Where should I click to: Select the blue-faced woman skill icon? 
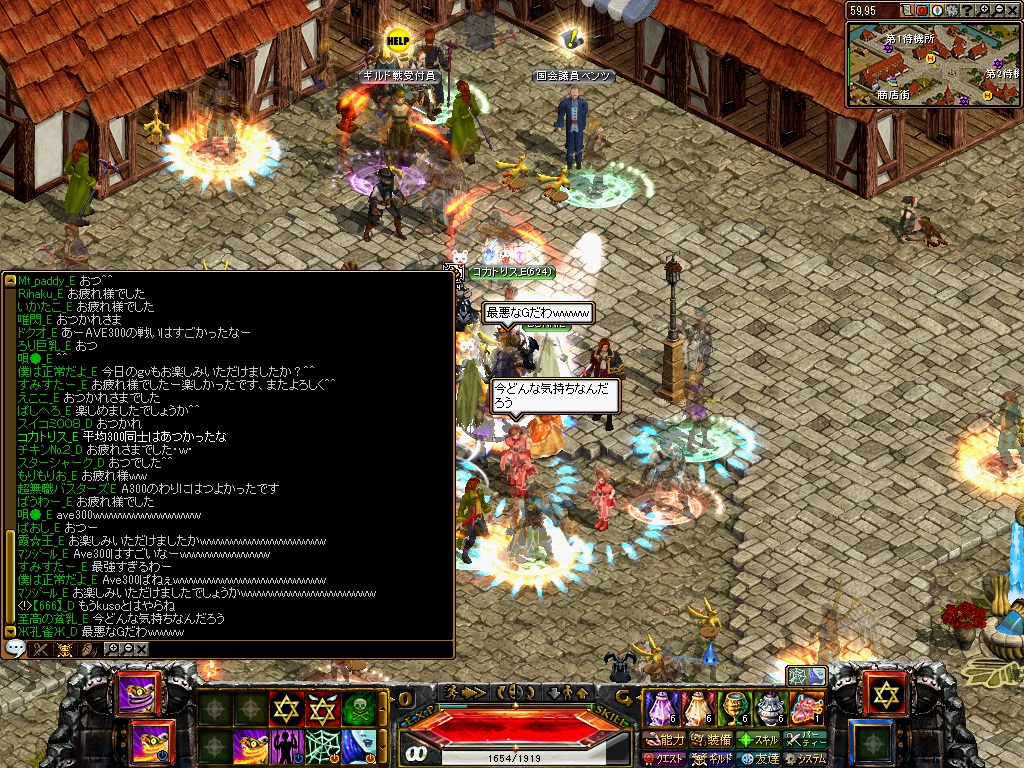click(x=359, y=747)
